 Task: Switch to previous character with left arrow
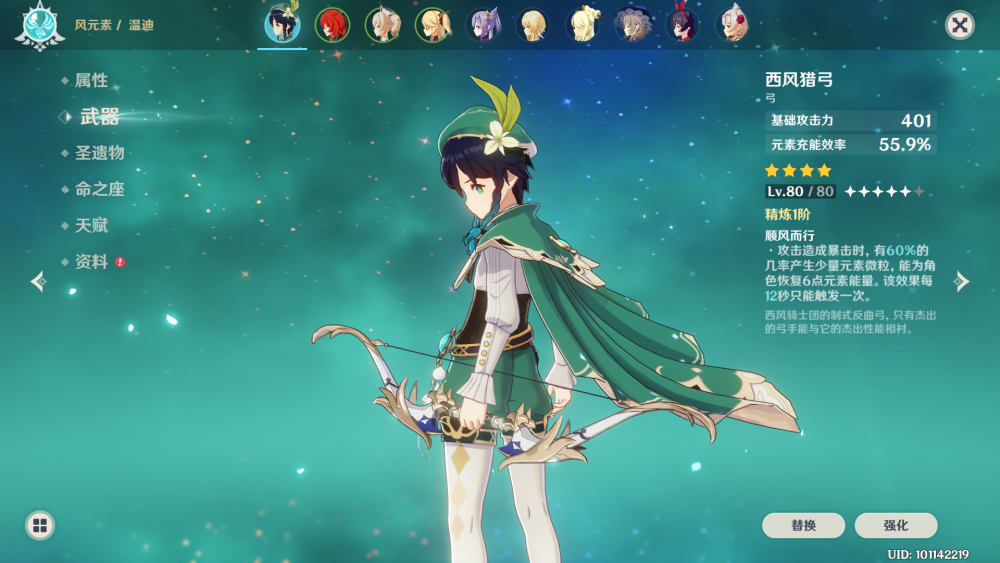point(38,282)
